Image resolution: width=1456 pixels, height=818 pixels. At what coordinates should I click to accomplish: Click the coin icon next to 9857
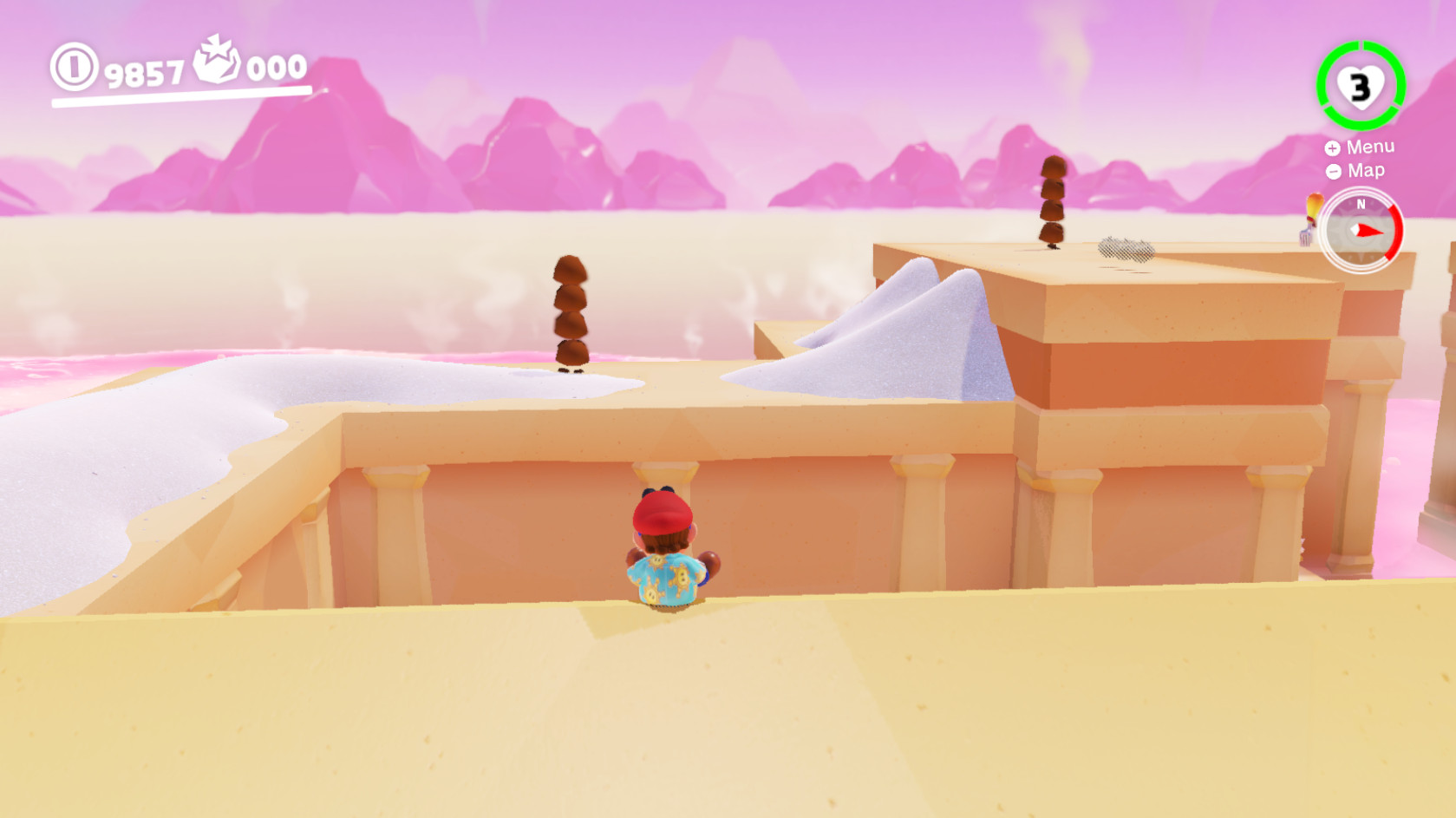point(74,69)
